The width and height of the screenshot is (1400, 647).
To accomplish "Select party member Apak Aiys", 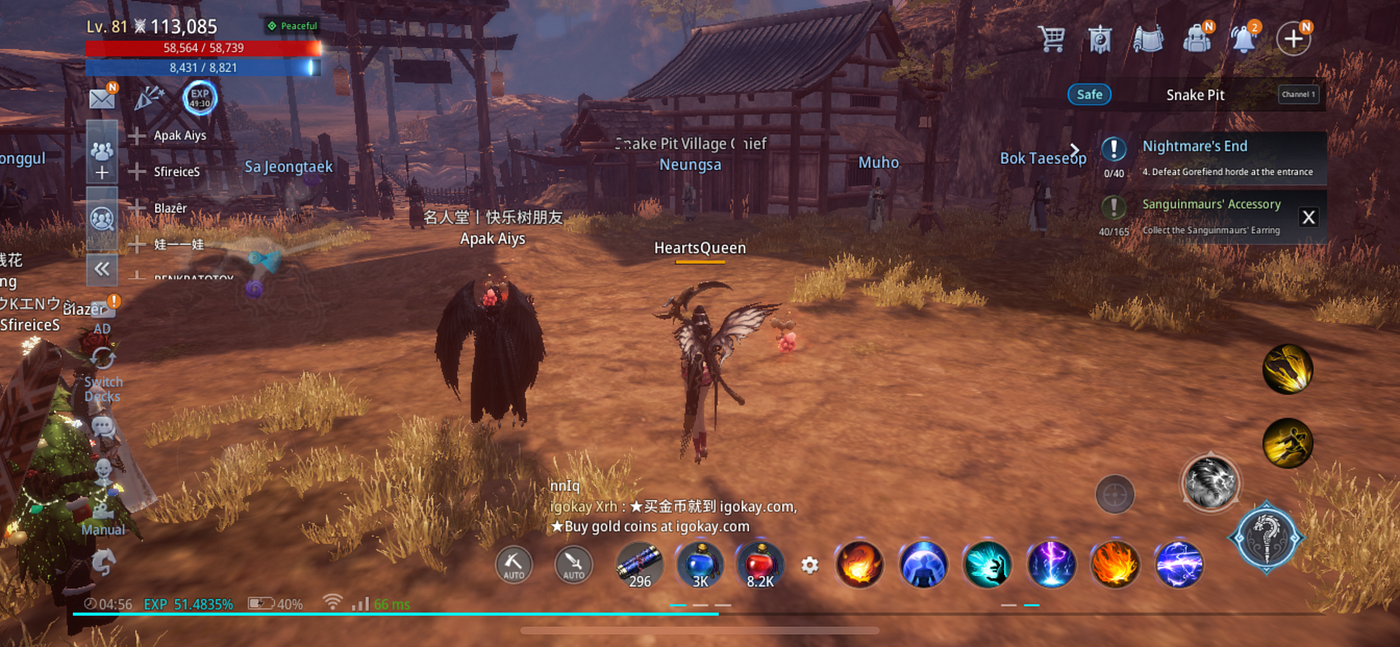I will click(179, 136).
